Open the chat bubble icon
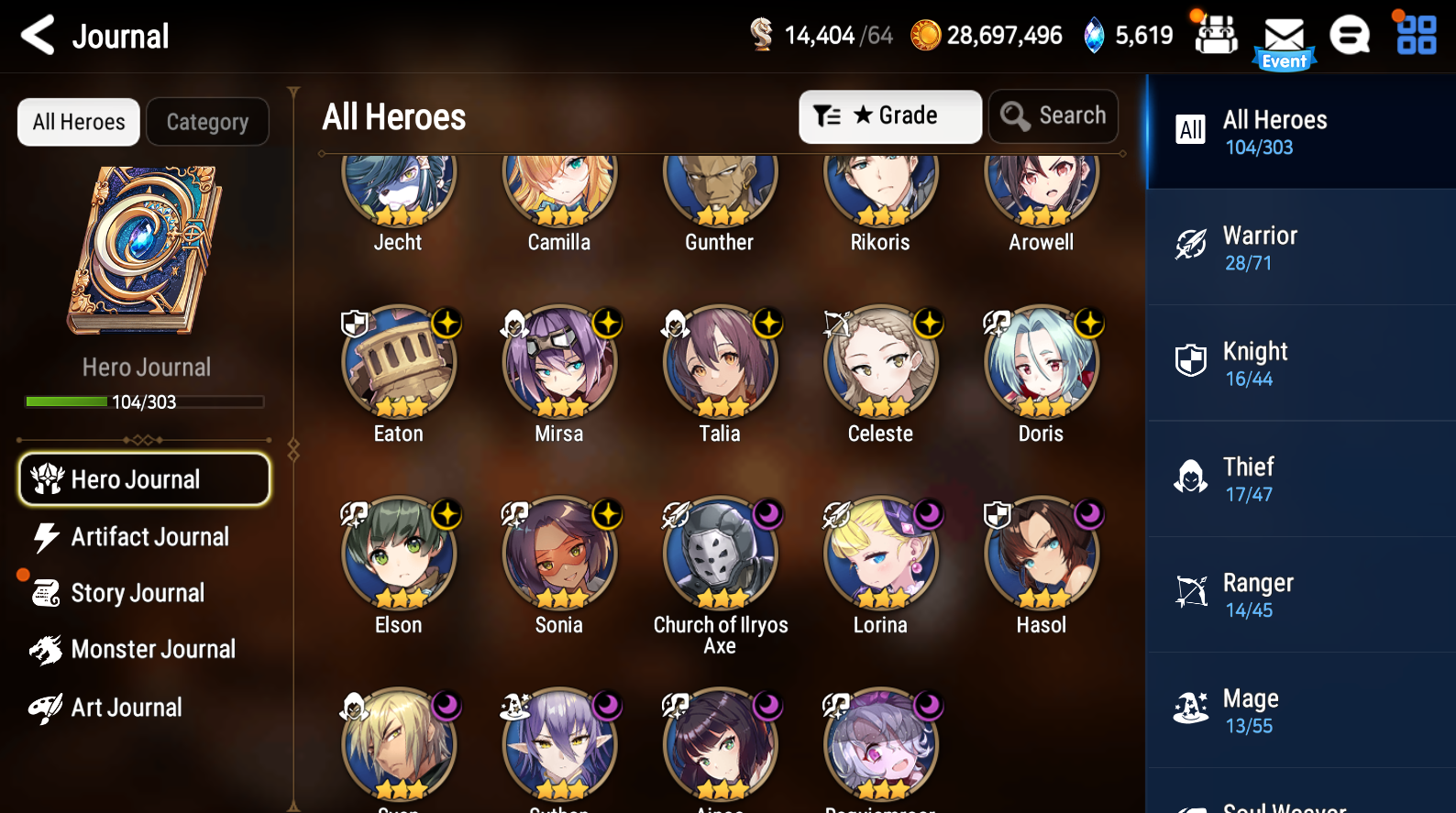This screenshot has width=1456, height=813. (x=1350, y=34)
